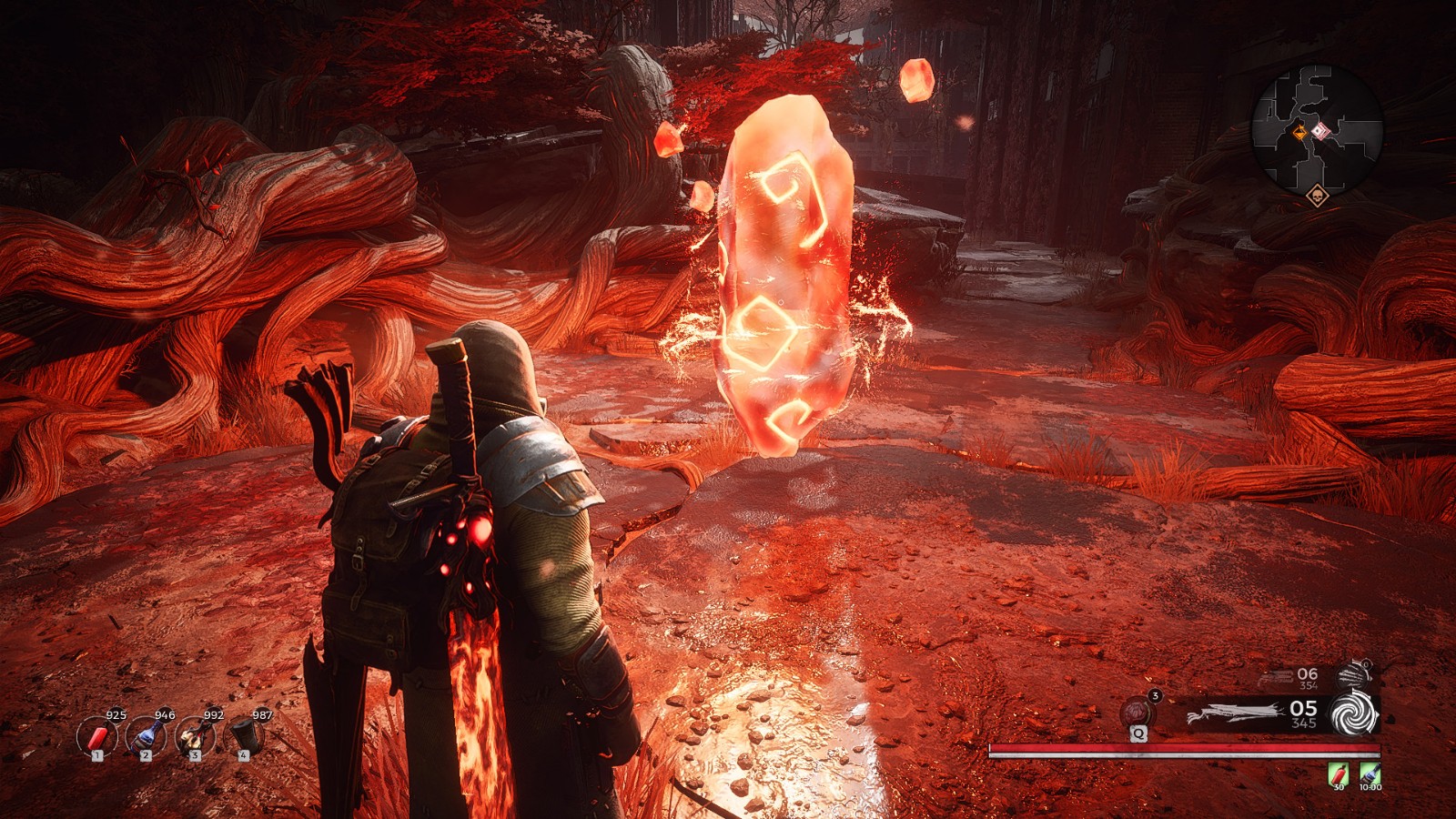Select the orange checkpoint marker on the minimap
The width and height of the screenshot is (1456, 819).
(x=1301, y=135)
